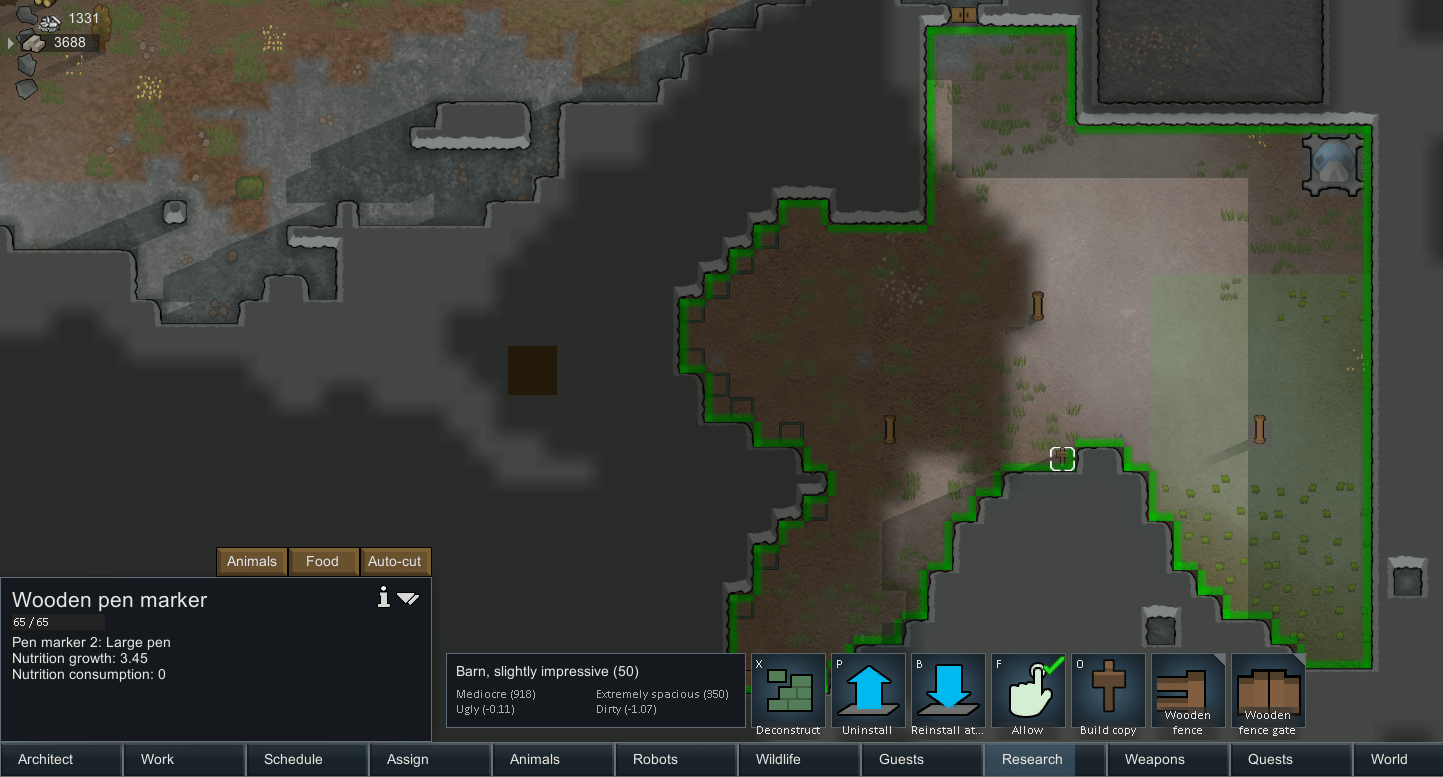
Task: Click the Uninstall command icon
Action: coord(867,690)
